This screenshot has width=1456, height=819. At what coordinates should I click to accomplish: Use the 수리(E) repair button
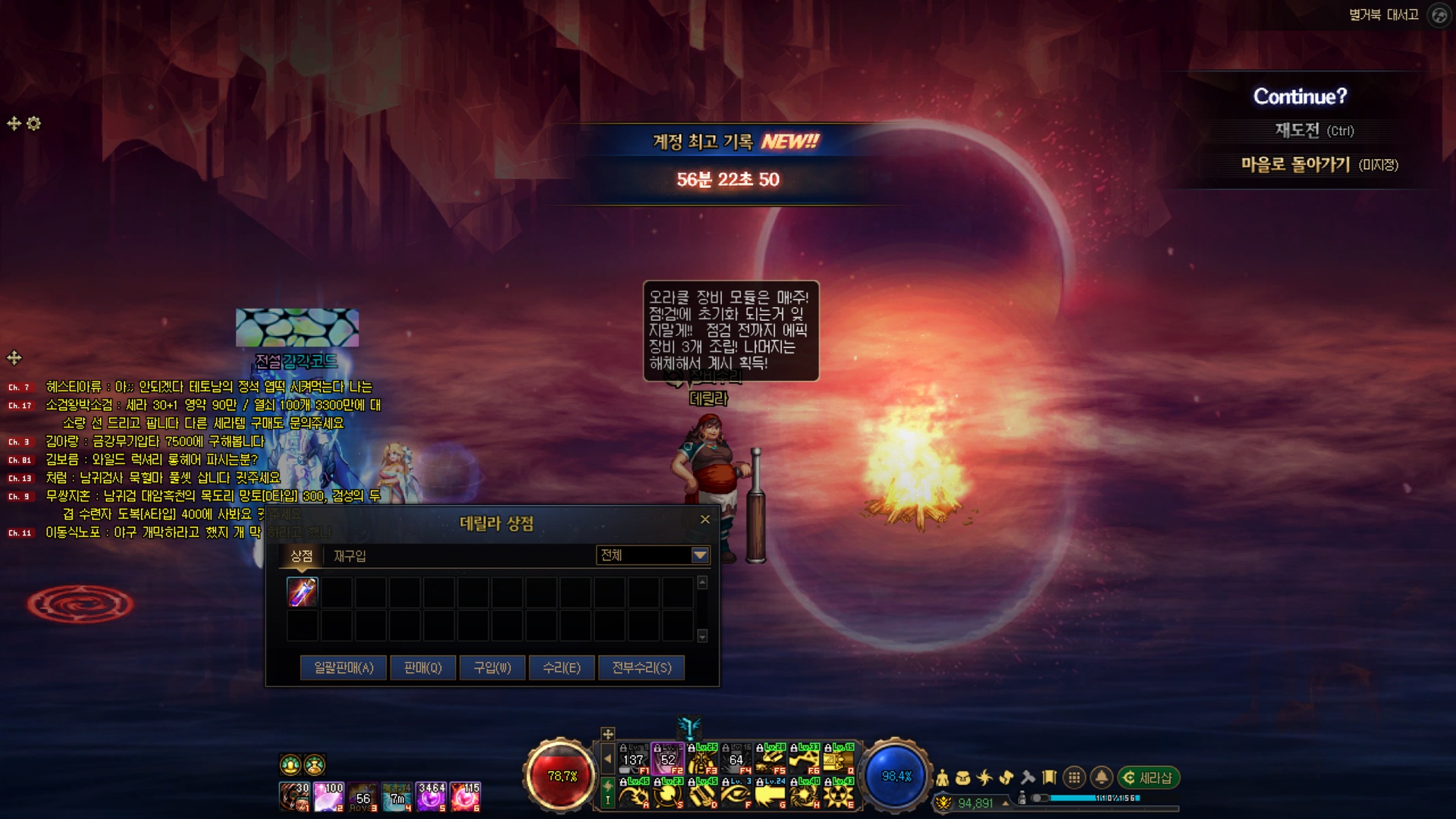point(562,667)
